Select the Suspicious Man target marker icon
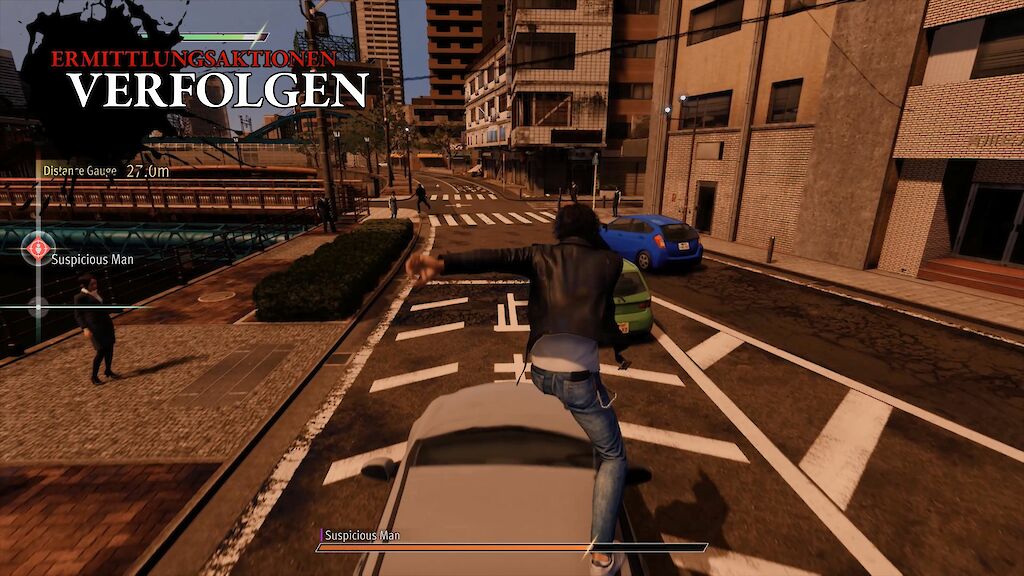This screenshot has width=1024, height=576. [38, 247]
